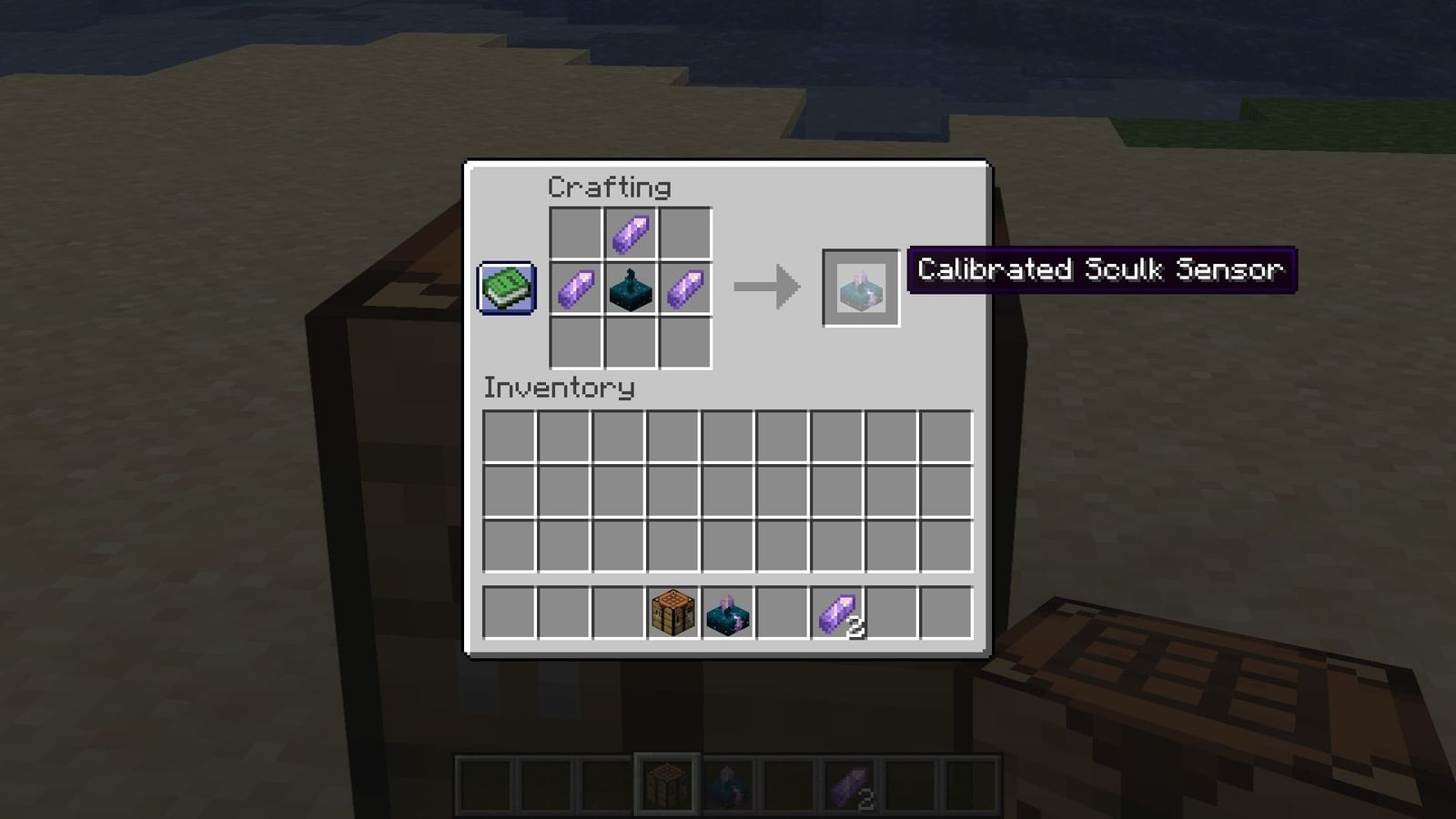Select the amethyst shard right of the sculk sensor
The image size is (1456, 819).
click(x=686, y=288)
